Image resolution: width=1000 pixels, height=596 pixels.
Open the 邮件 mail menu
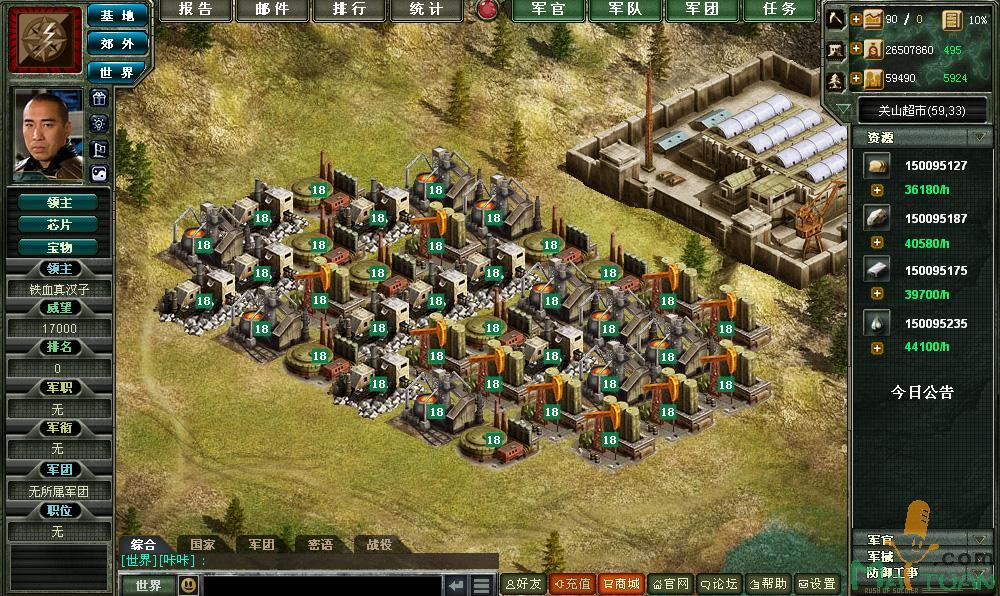(272, 10)
